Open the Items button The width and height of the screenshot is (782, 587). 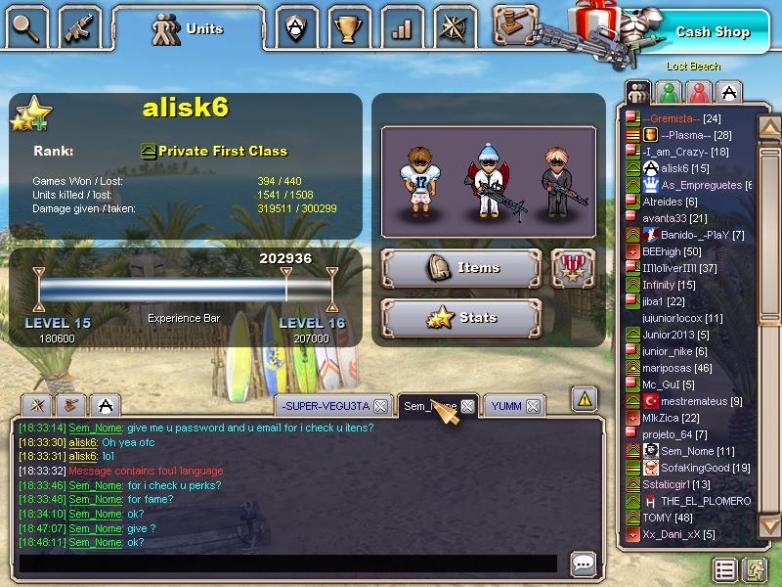click(460, 268)
